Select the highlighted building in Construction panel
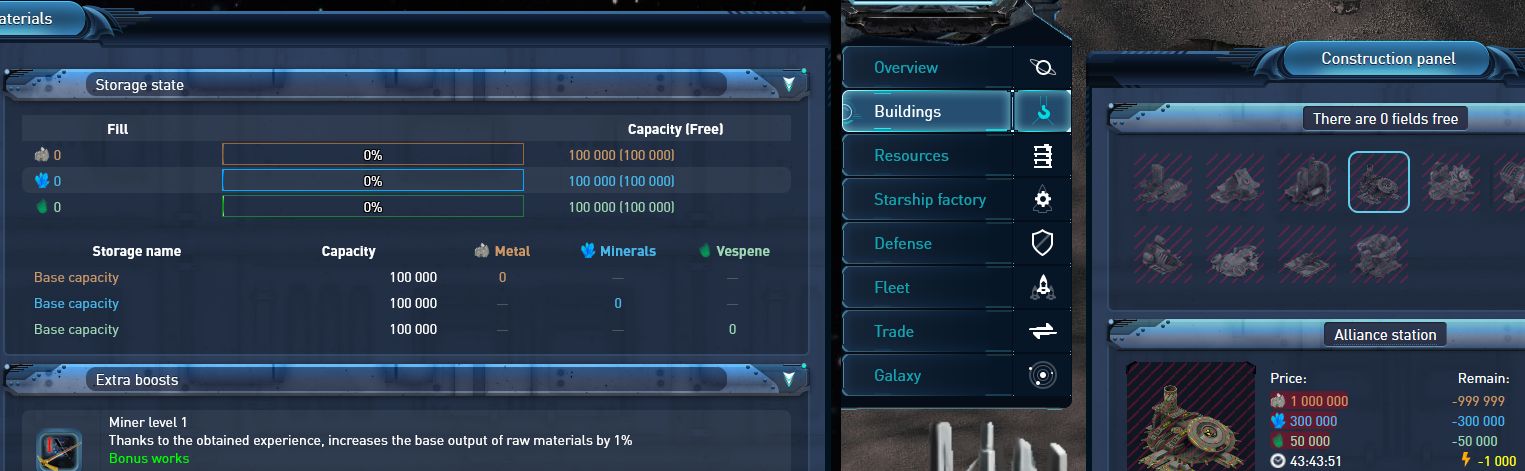Screen dimensions: 1525x471 tap(1378, 182)
